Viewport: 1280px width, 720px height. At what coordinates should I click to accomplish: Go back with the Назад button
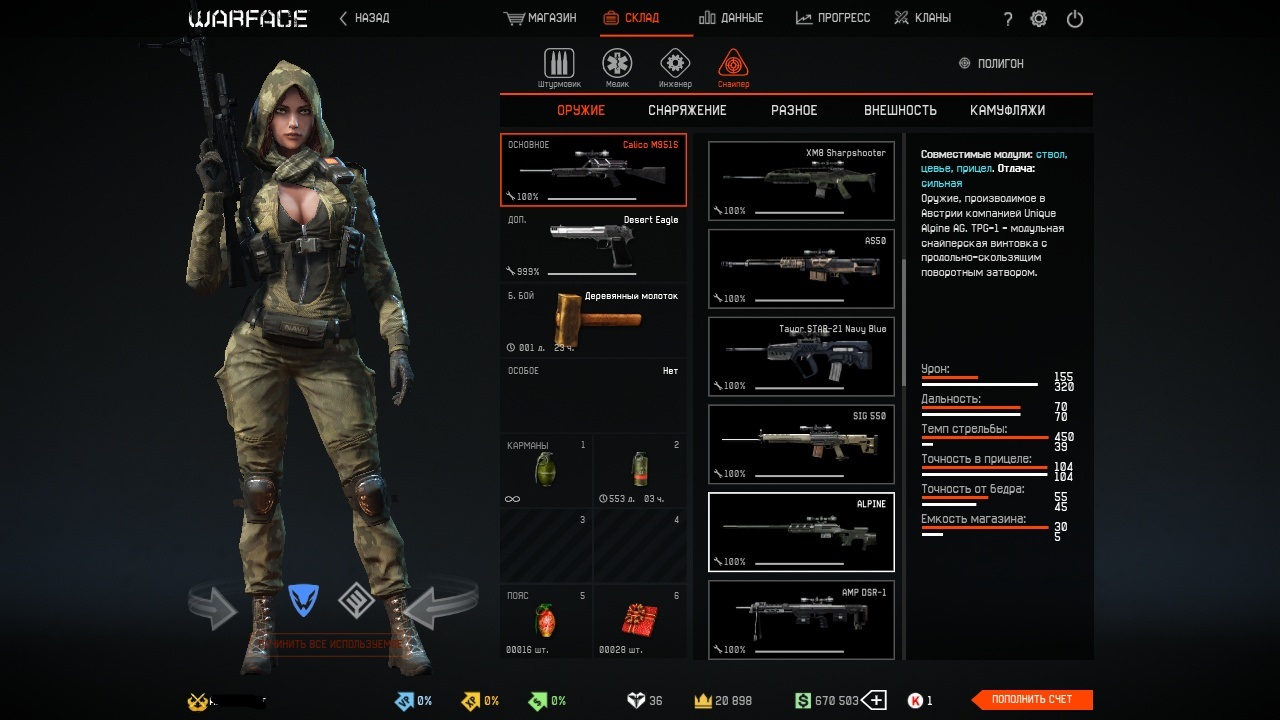point(365,18)
